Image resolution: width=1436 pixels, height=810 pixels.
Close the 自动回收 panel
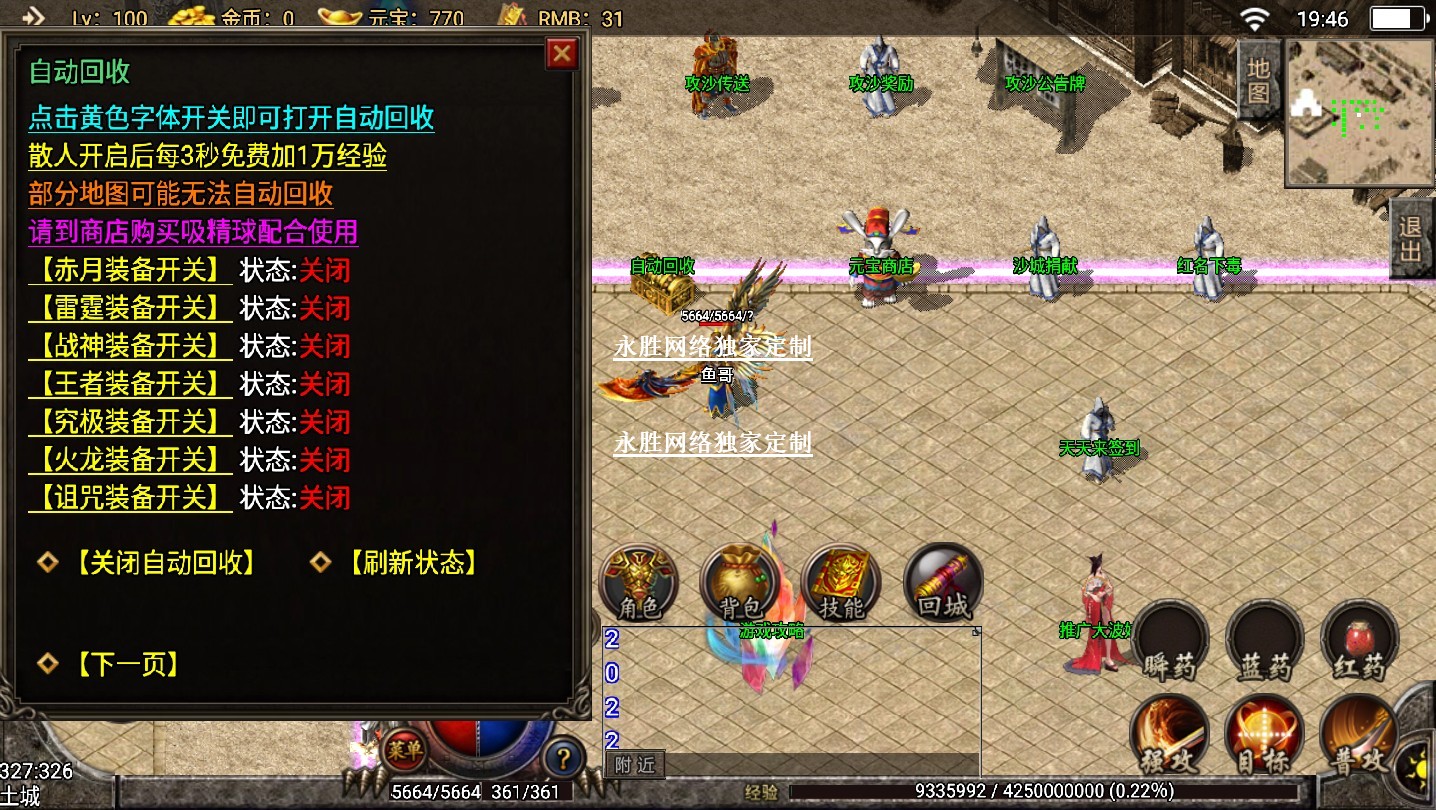[563, 53]
